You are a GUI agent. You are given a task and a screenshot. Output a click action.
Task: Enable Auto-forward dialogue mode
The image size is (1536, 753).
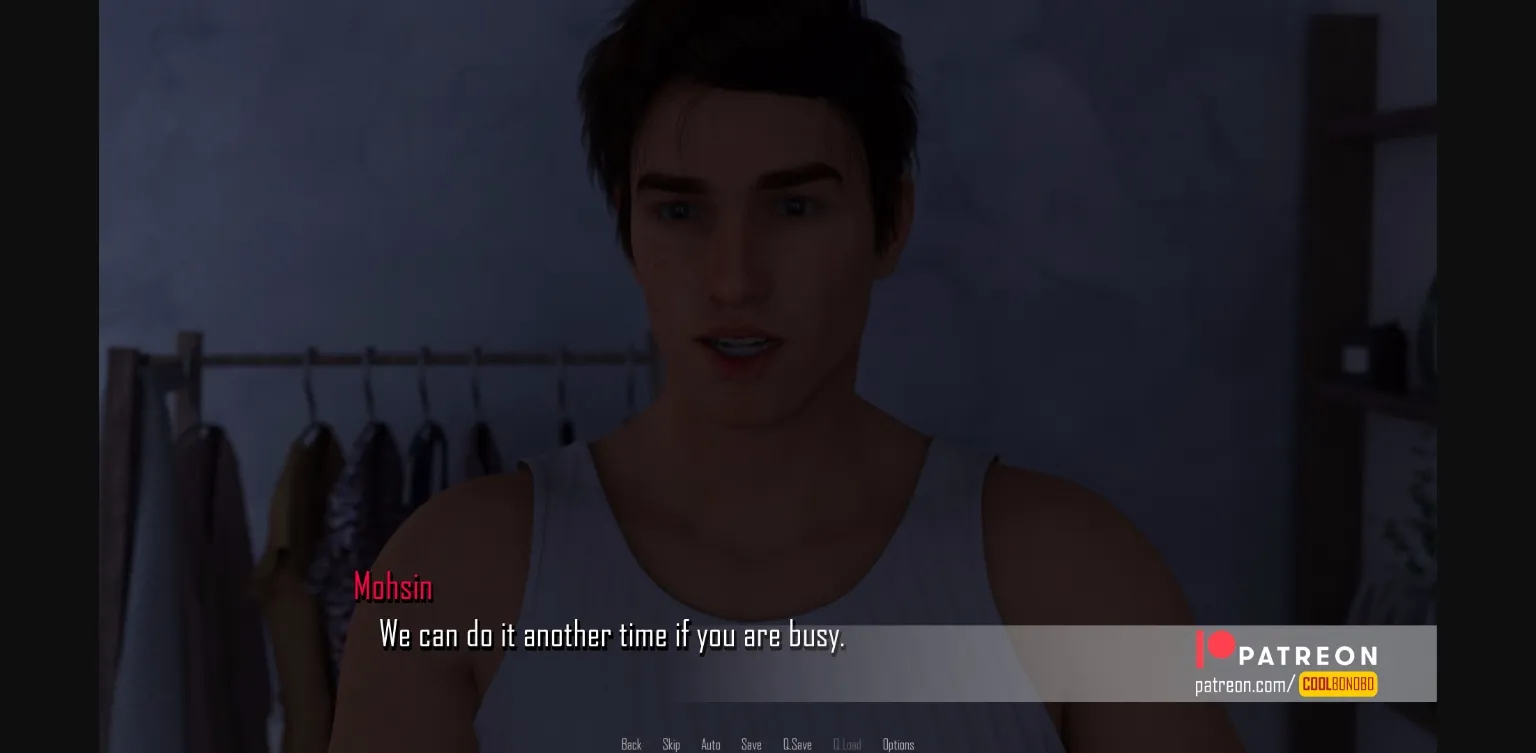click(x=711, y=744)
